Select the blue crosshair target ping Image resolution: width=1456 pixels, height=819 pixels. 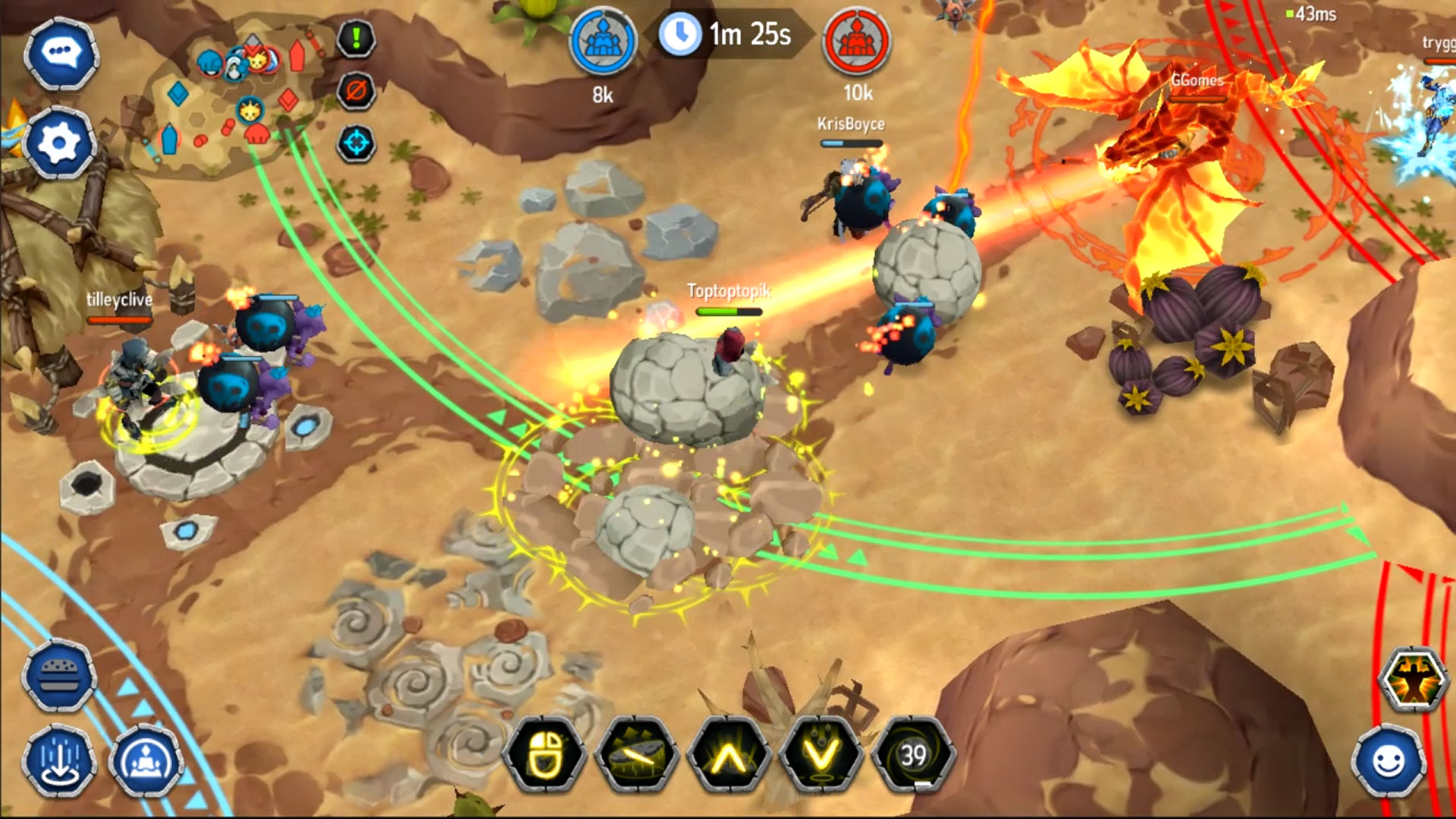[x=356, y=143]
